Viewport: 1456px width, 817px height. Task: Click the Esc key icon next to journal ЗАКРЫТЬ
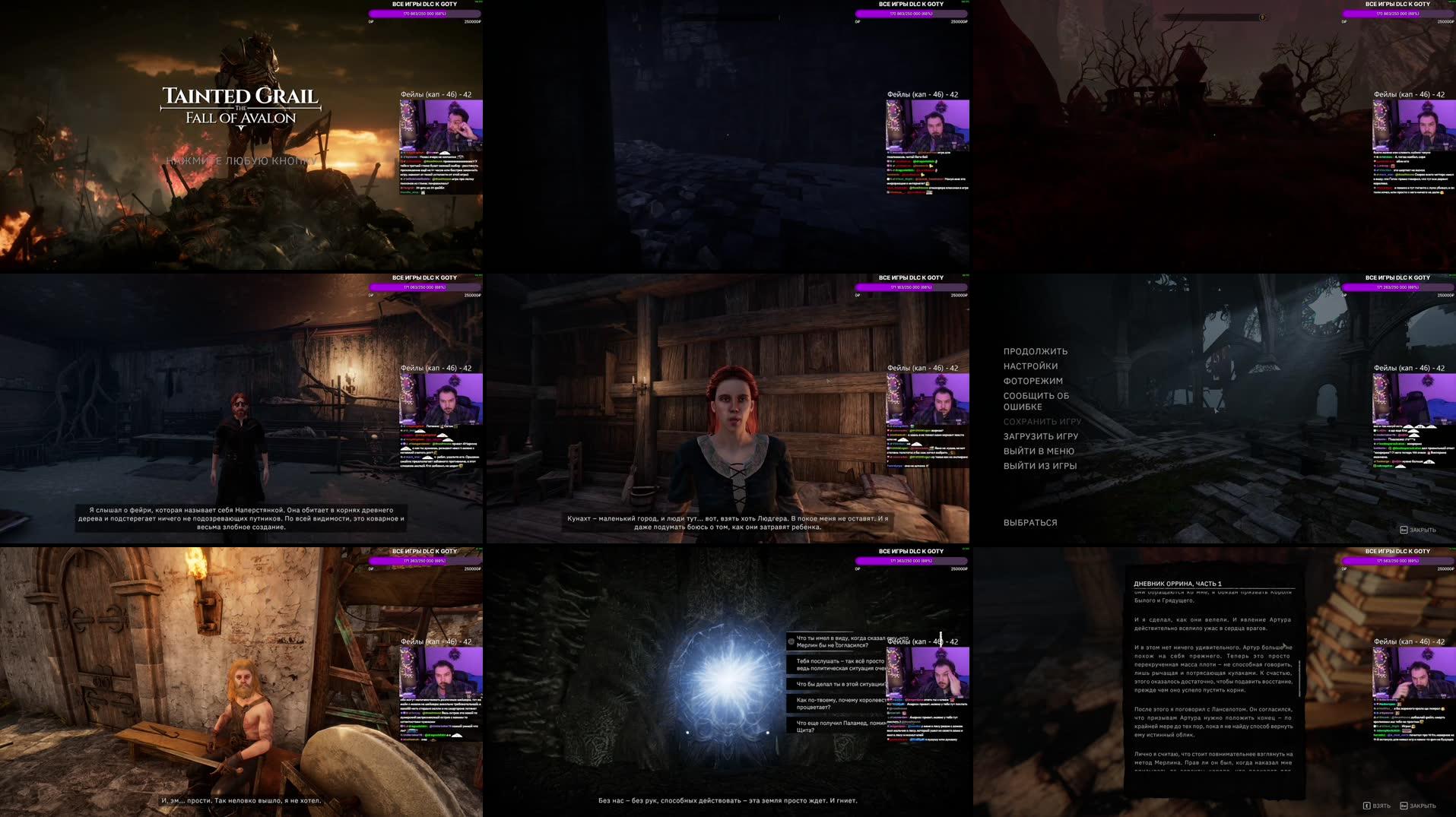point(1404,806)
